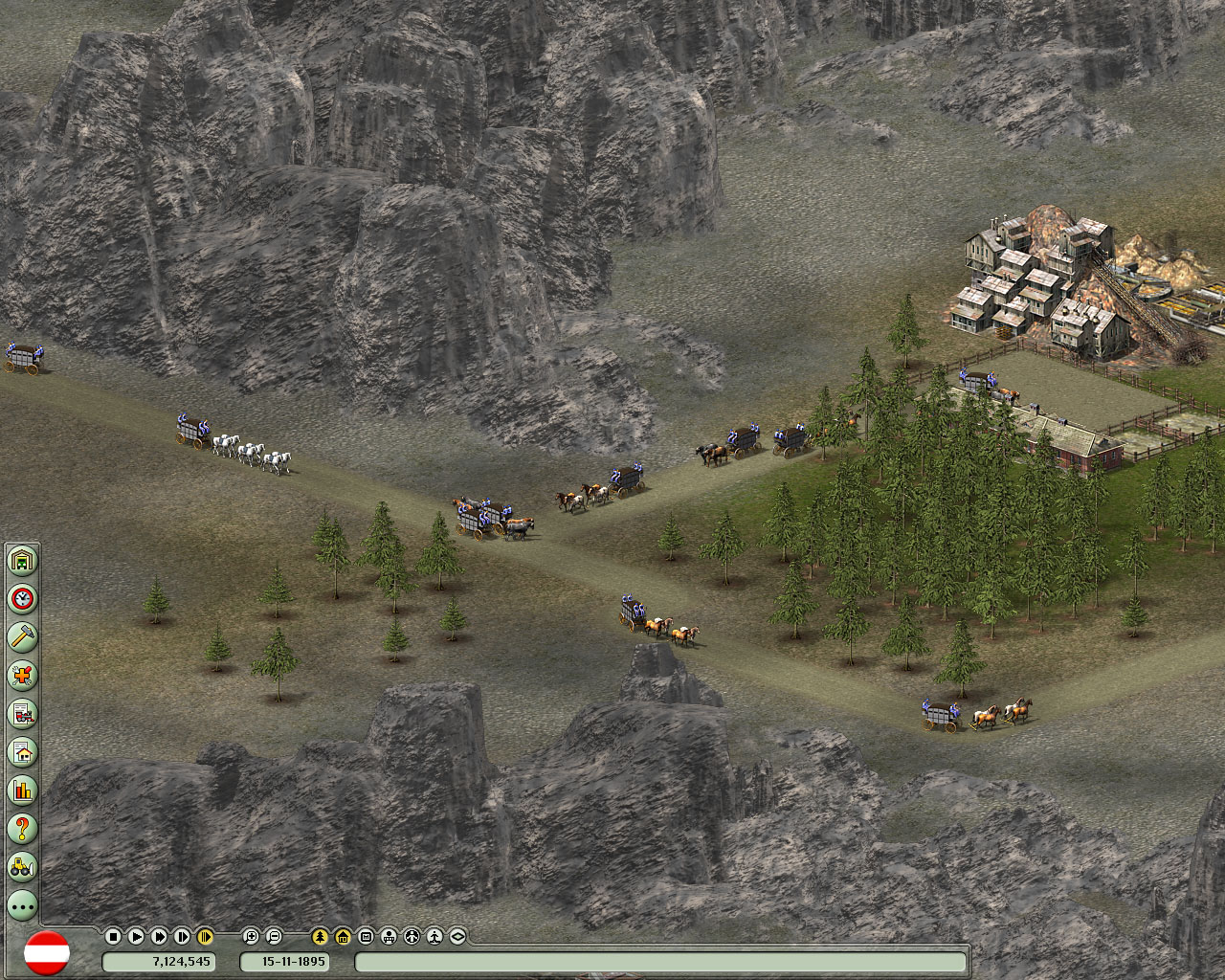Open the question mark help

point(22,828)
